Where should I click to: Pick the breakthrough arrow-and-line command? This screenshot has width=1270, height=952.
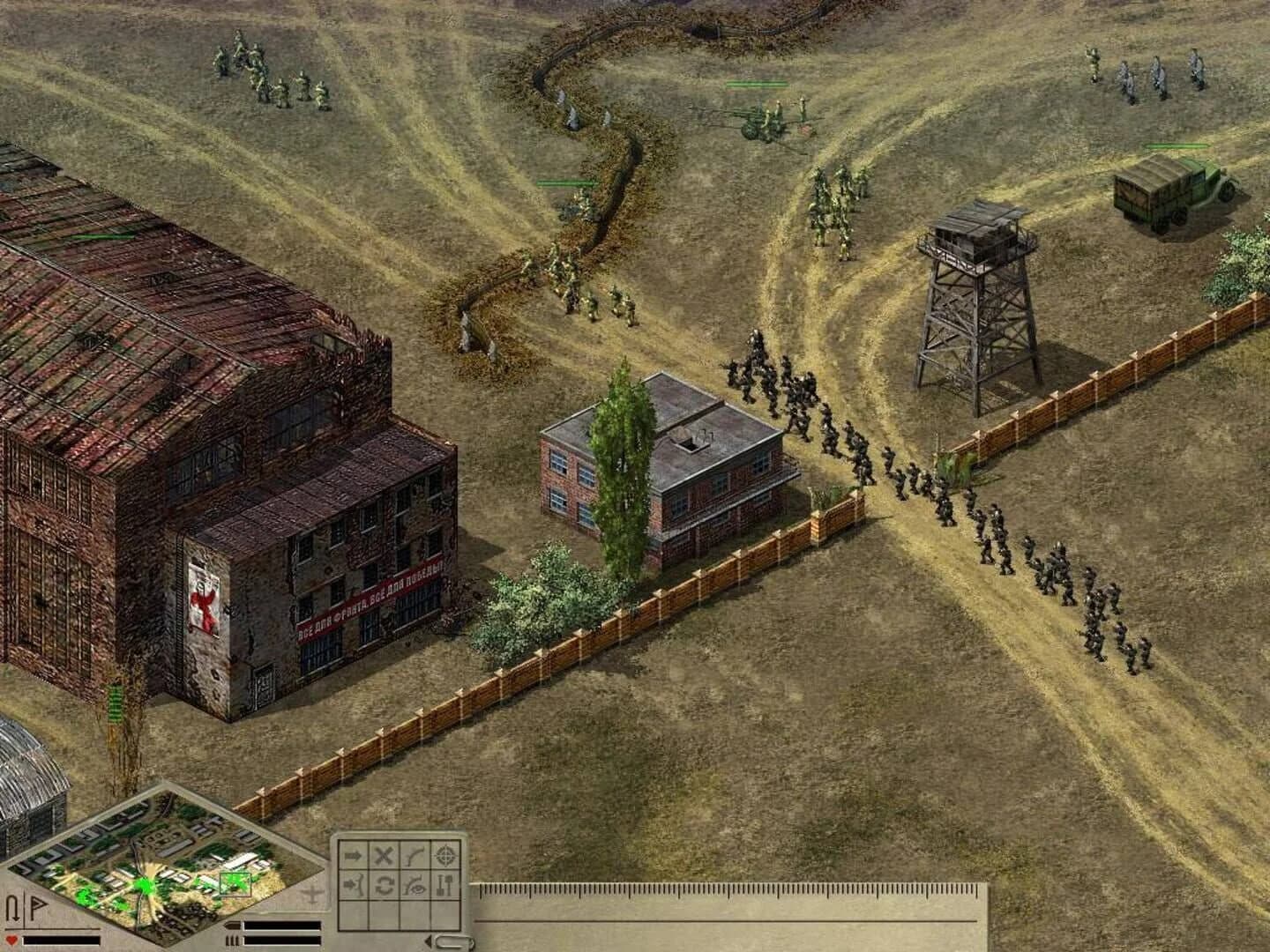pos(352,886)
